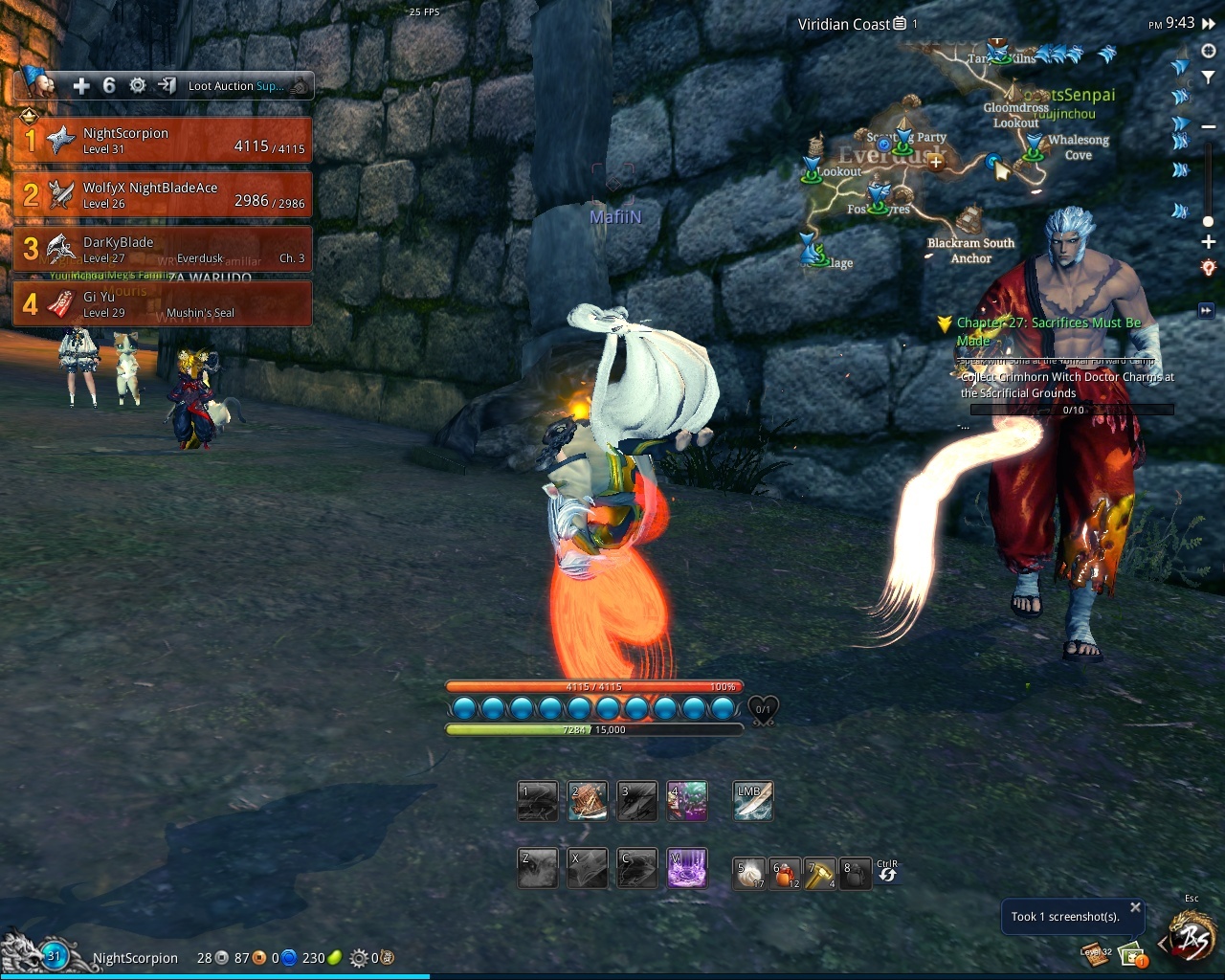This screenshot has height=980, width=1225.
Task: Eat the dumpling in slot 5
Action: [x=749, y=873]
